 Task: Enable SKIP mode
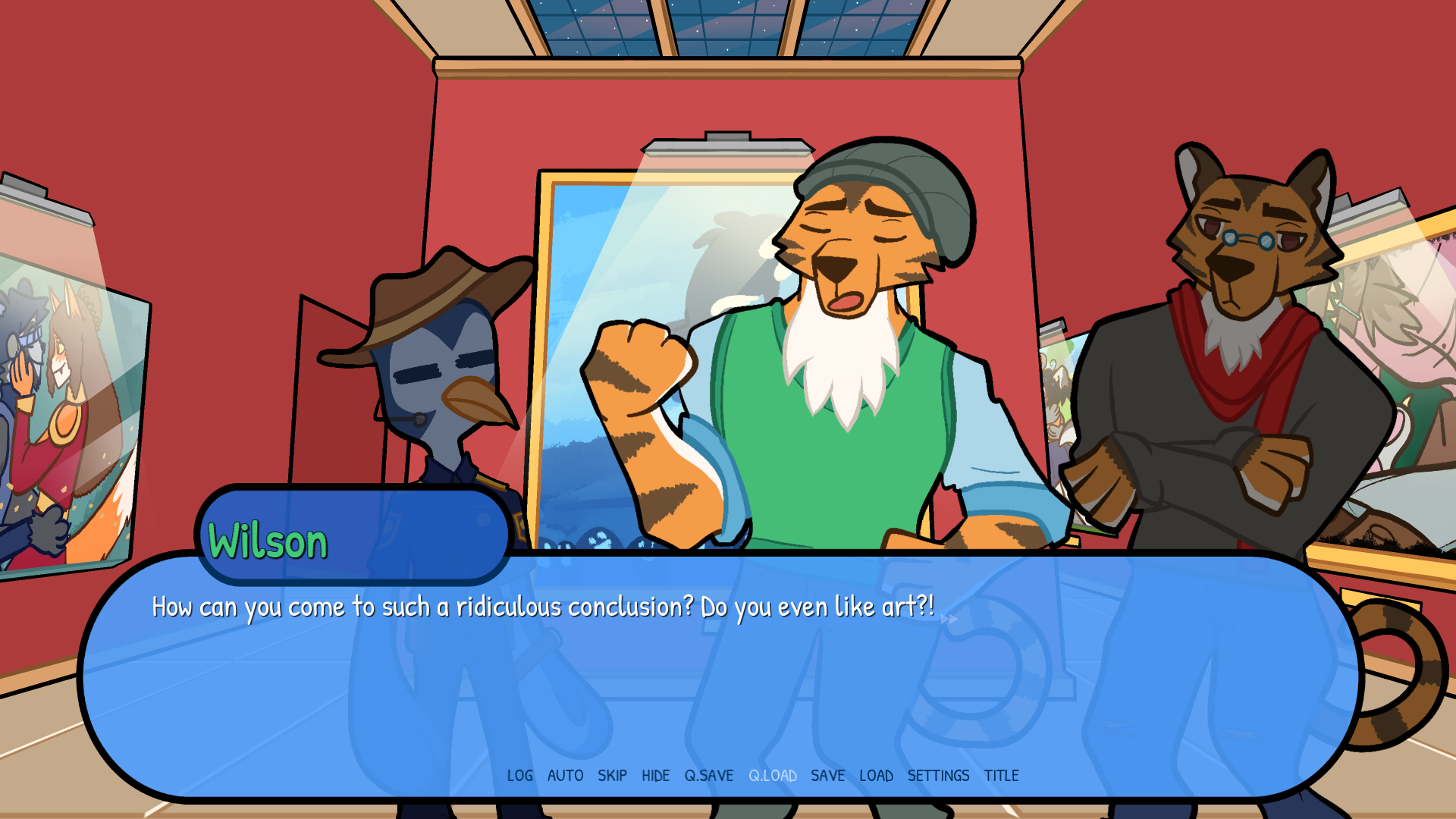pyautogui.click(x=613, y=776)
